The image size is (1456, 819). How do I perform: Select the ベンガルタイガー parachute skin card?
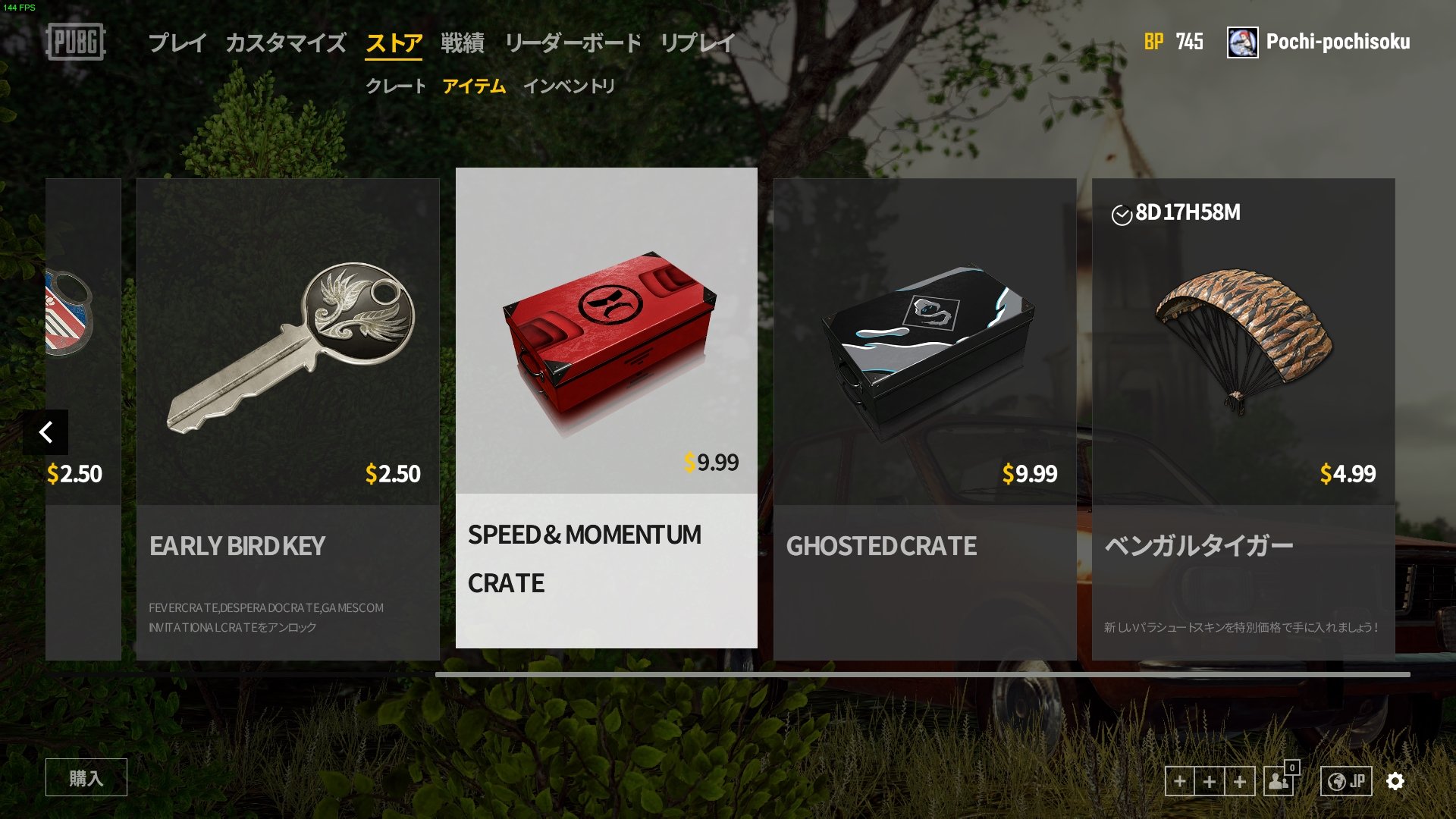coord(1243,417)
